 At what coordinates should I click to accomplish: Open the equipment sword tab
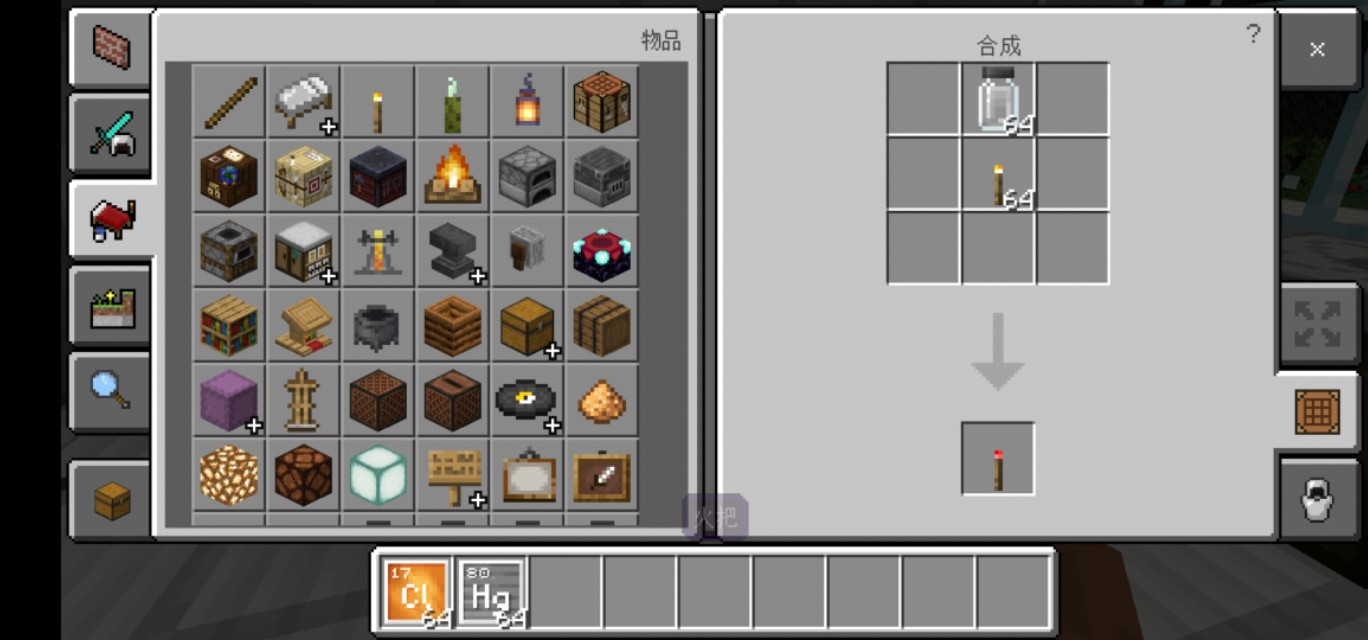pyautogui.click(x=111, y=135)
